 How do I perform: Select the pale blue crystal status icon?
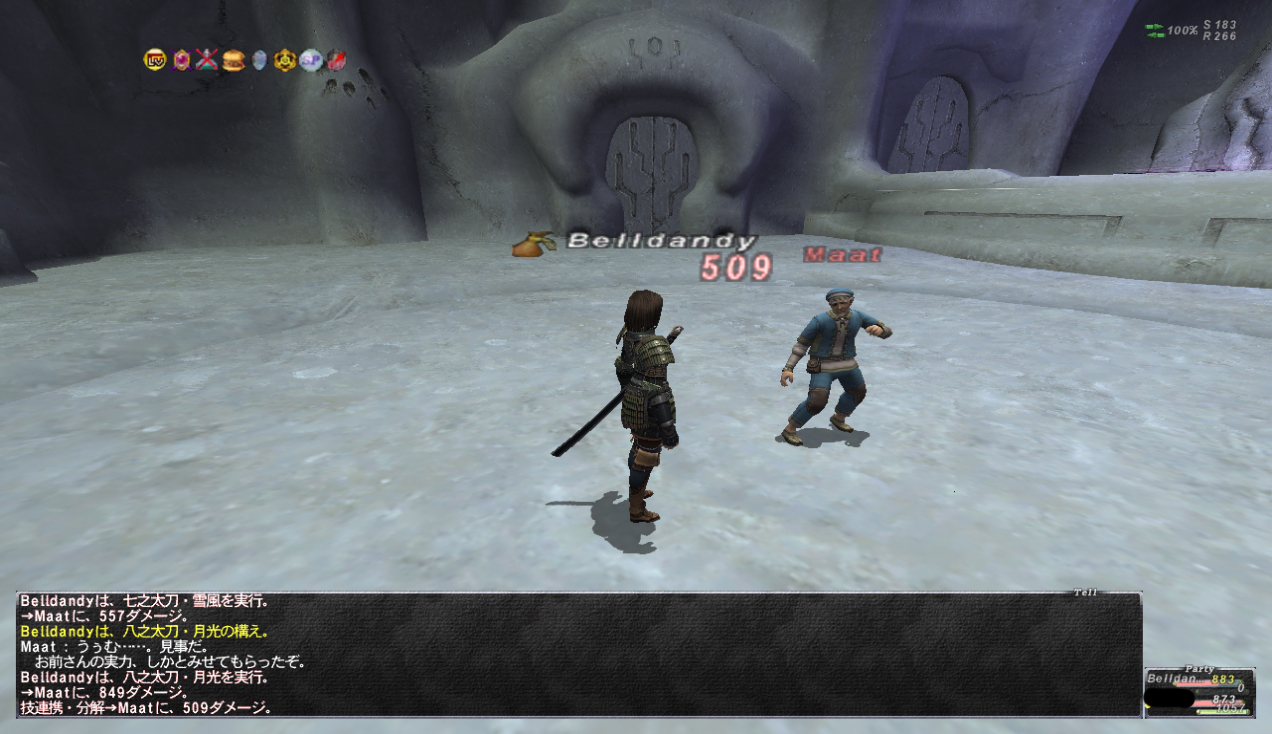click(x=259, y=60)
